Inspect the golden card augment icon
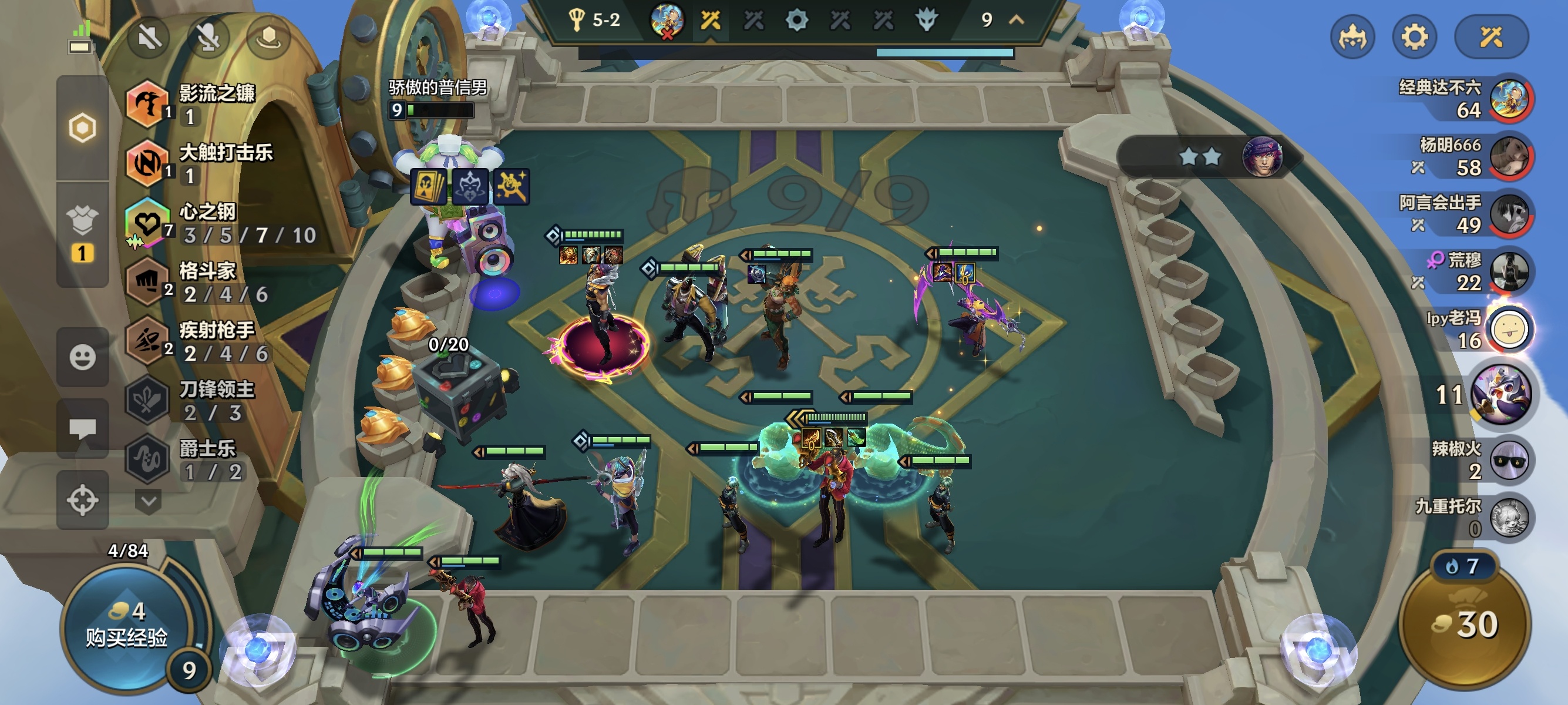The width and height of the screenshot is (1568, 705). click(429, 186)
